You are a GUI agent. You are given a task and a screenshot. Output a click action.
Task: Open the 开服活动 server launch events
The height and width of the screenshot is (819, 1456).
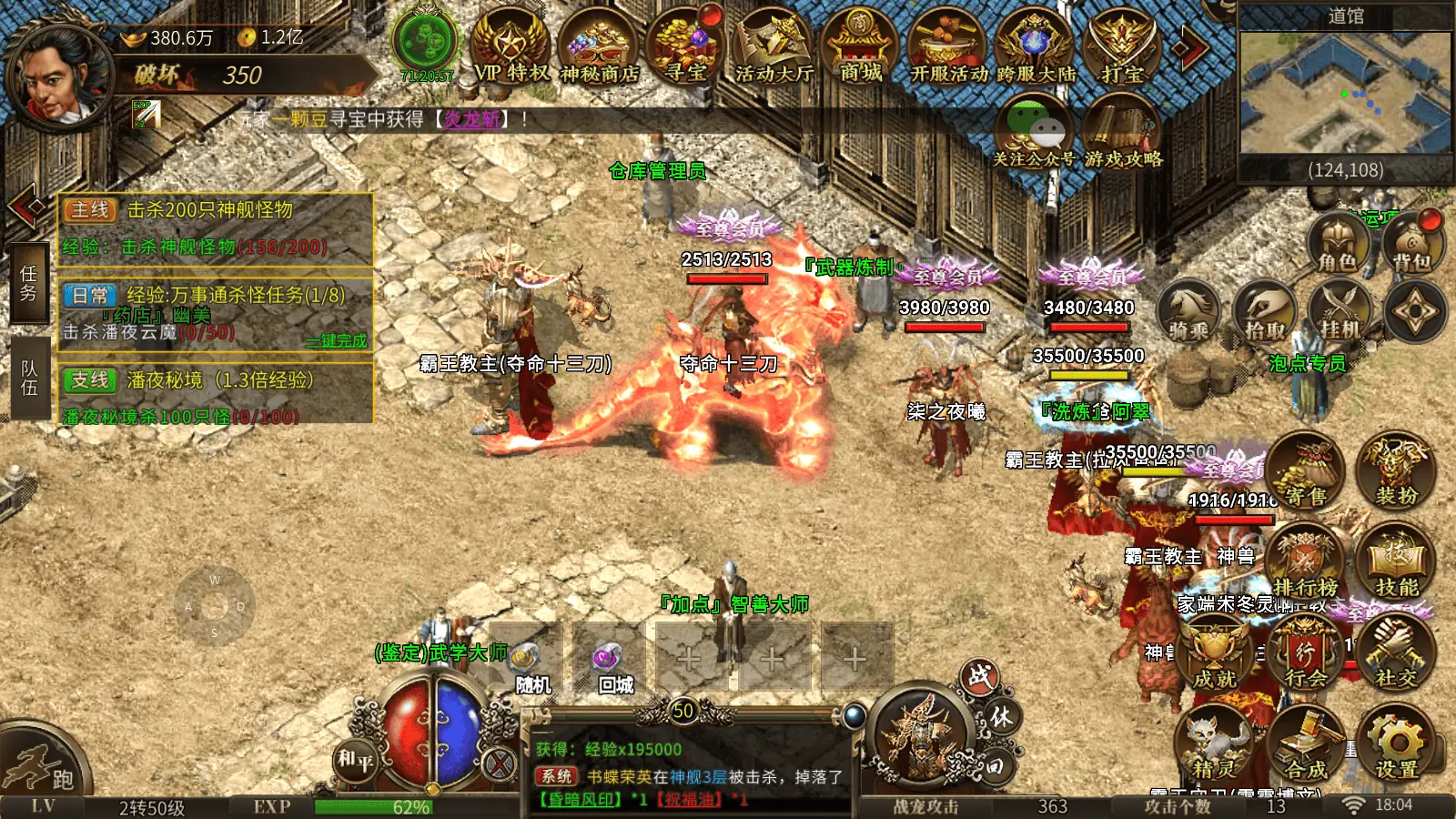click(x=949, y=50)
